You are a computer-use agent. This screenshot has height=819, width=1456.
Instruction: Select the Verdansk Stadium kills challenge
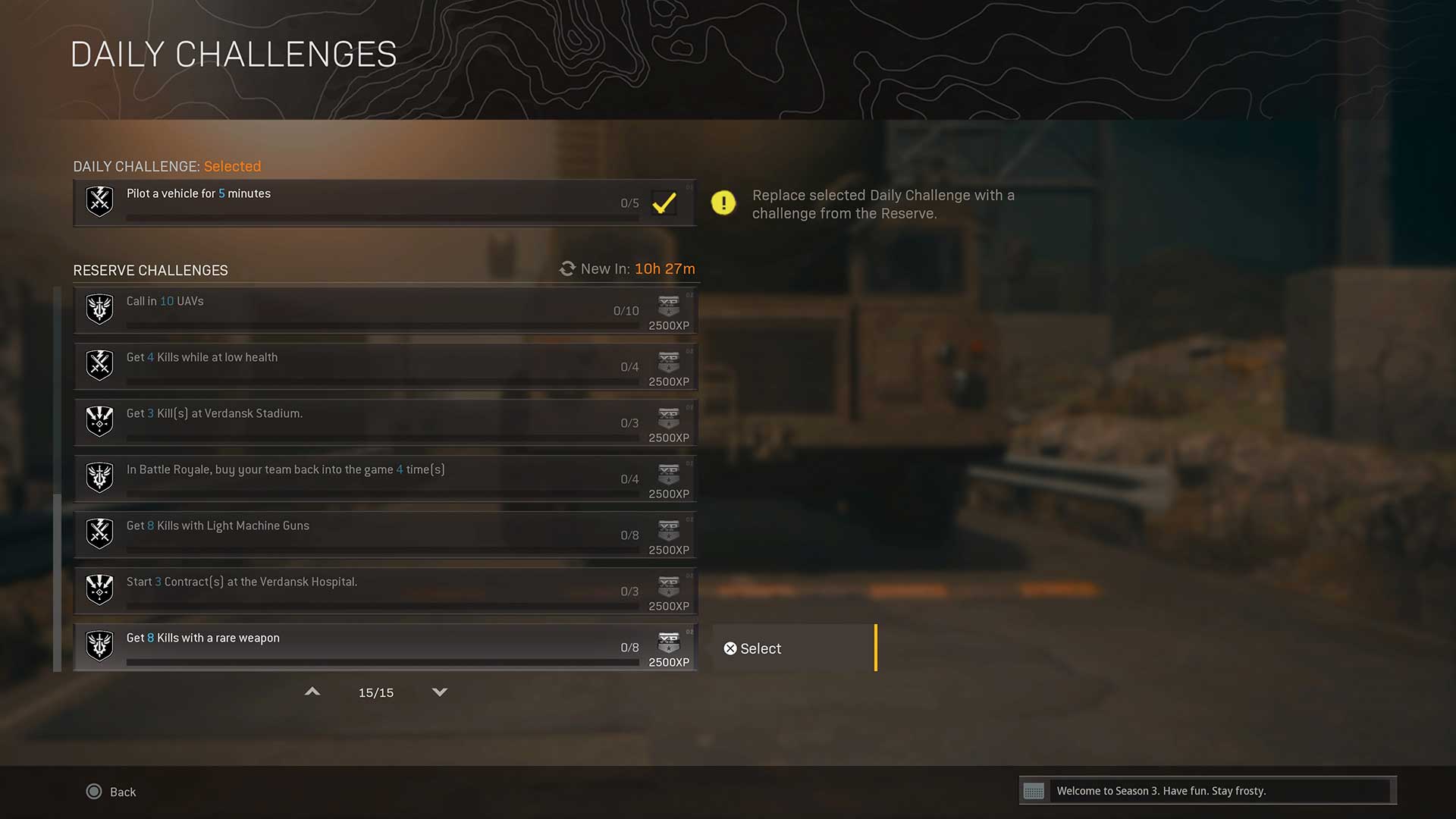(384, 422)
